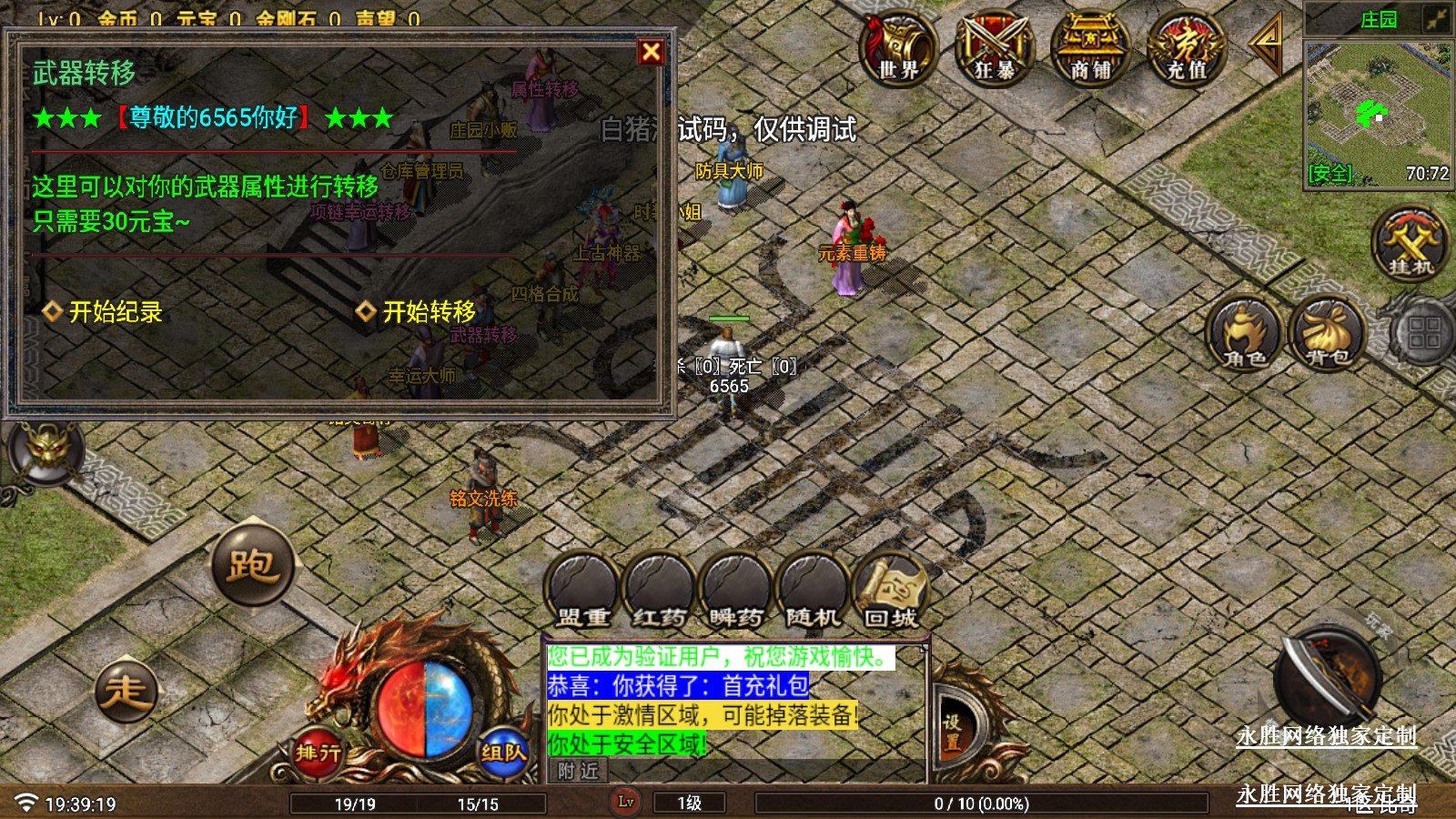Switch to 走 walk mode

click(x=126, y=691)
